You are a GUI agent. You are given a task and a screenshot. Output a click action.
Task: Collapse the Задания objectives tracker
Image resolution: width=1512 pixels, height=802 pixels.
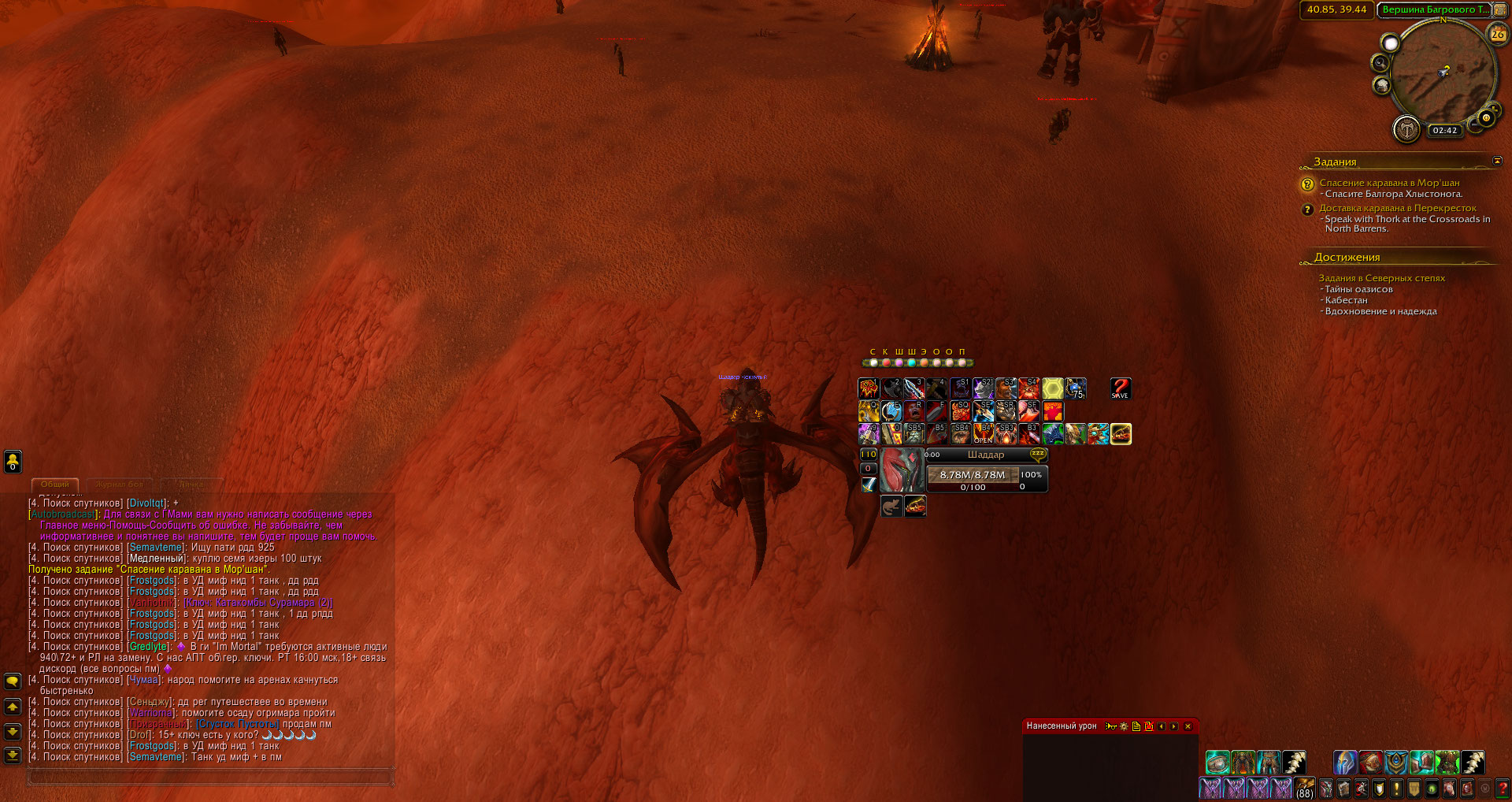tap(1497, 161)
